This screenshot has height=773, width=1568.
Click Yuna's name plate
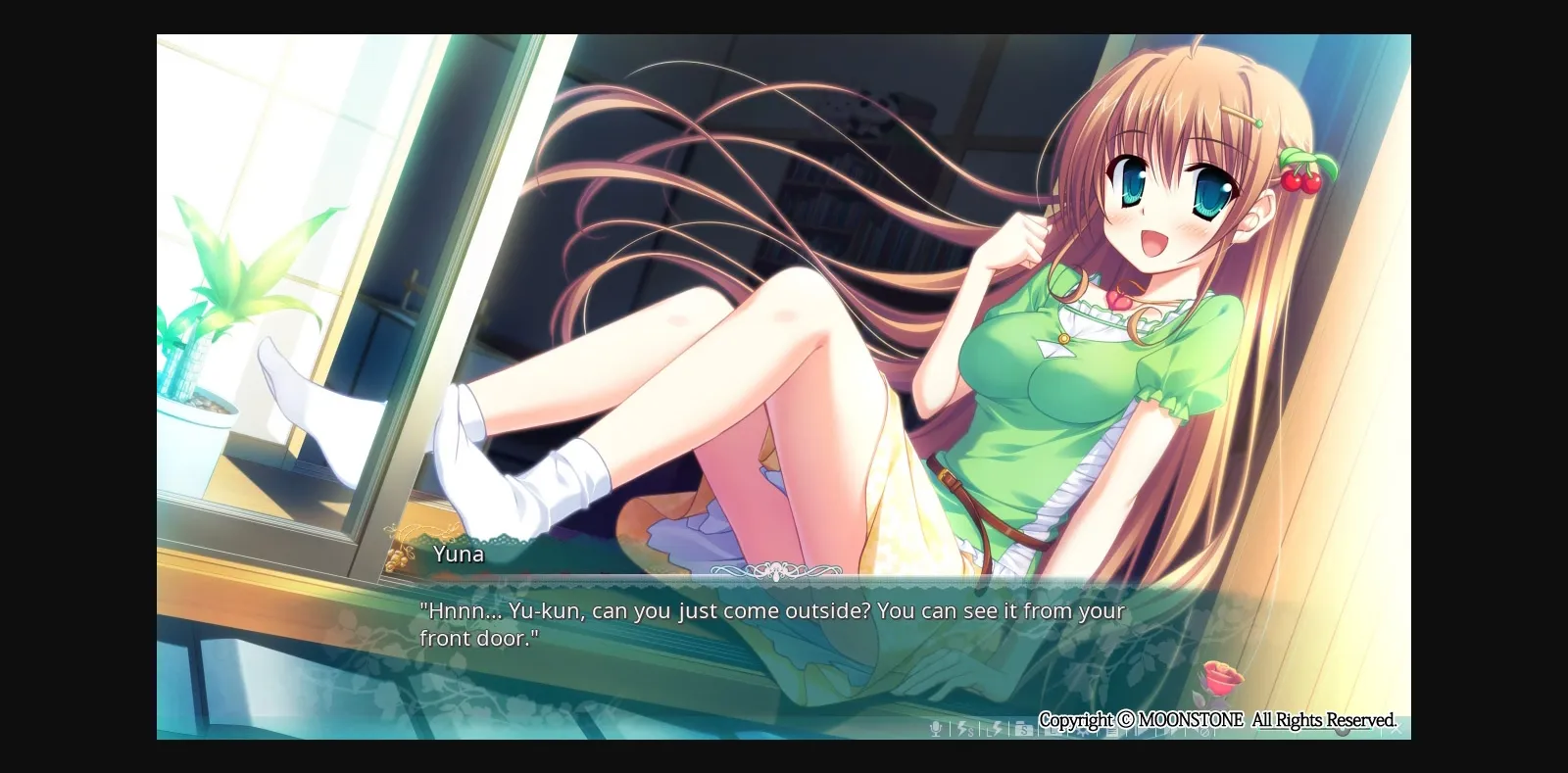(x=458, y=555)
